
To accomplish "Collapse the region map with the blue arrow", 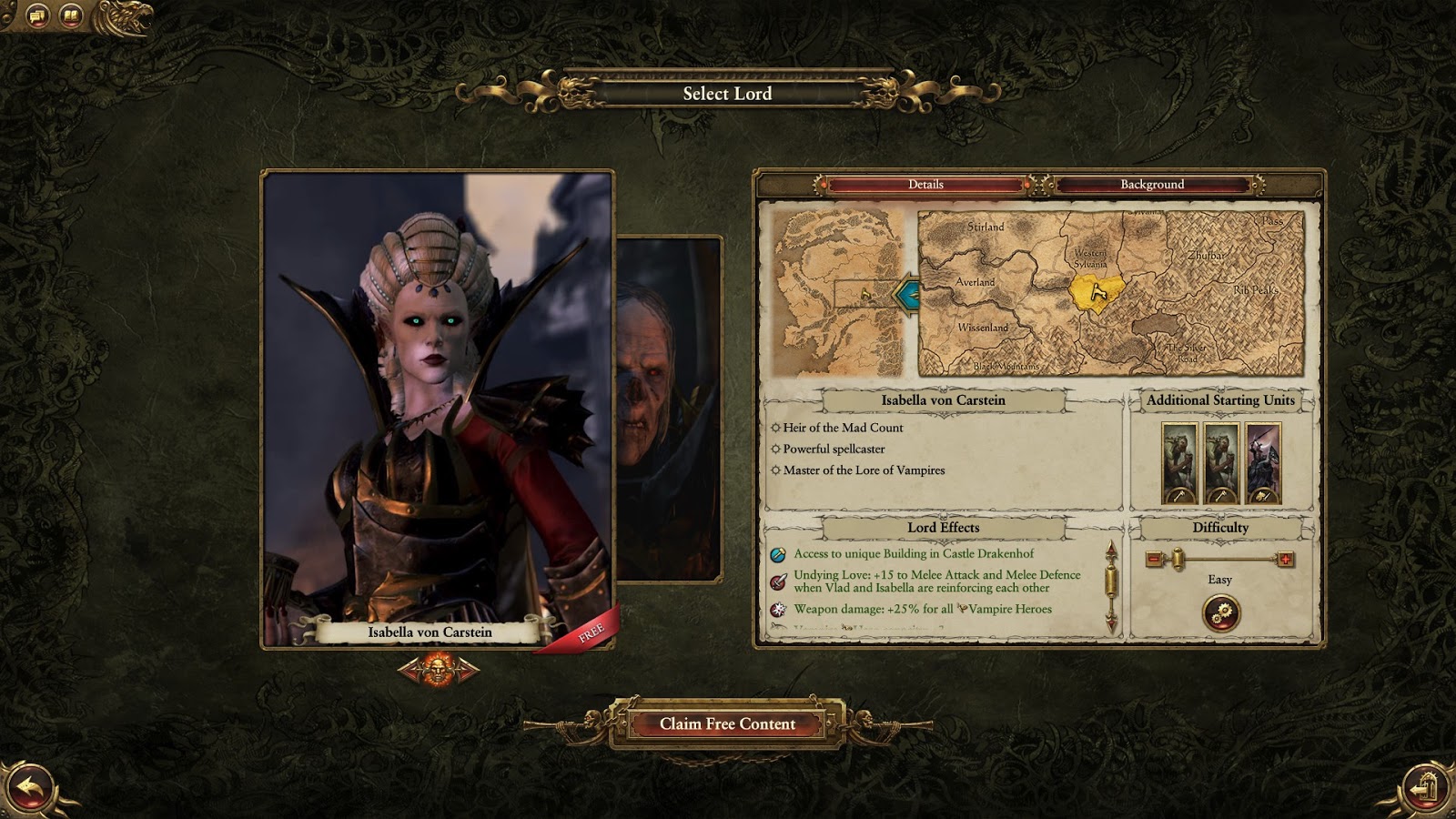I will click(x=906, y=294).
